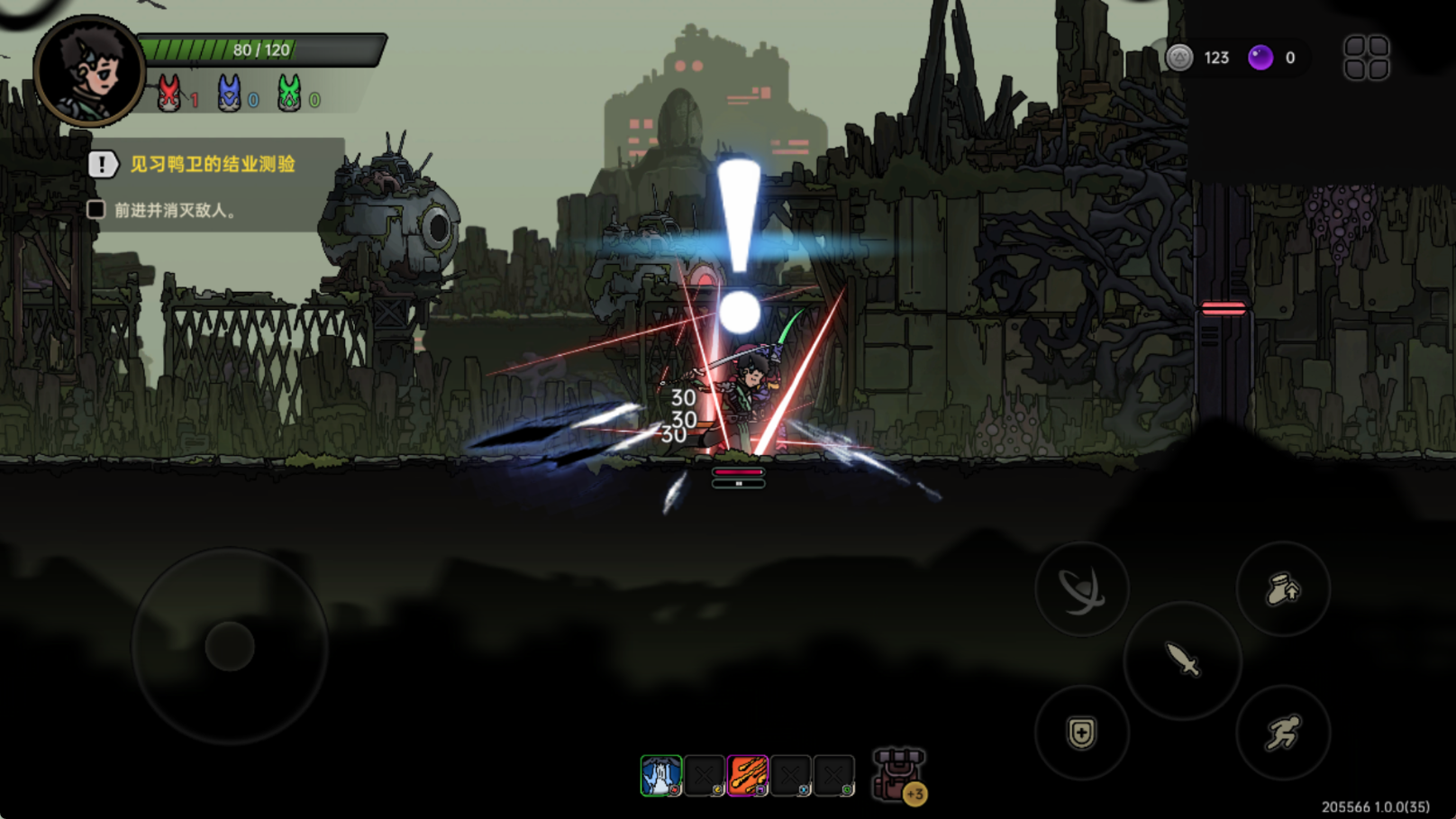1456x819 pixels.
Task: Activate the boot jump button
Action: pos(1283,589)
